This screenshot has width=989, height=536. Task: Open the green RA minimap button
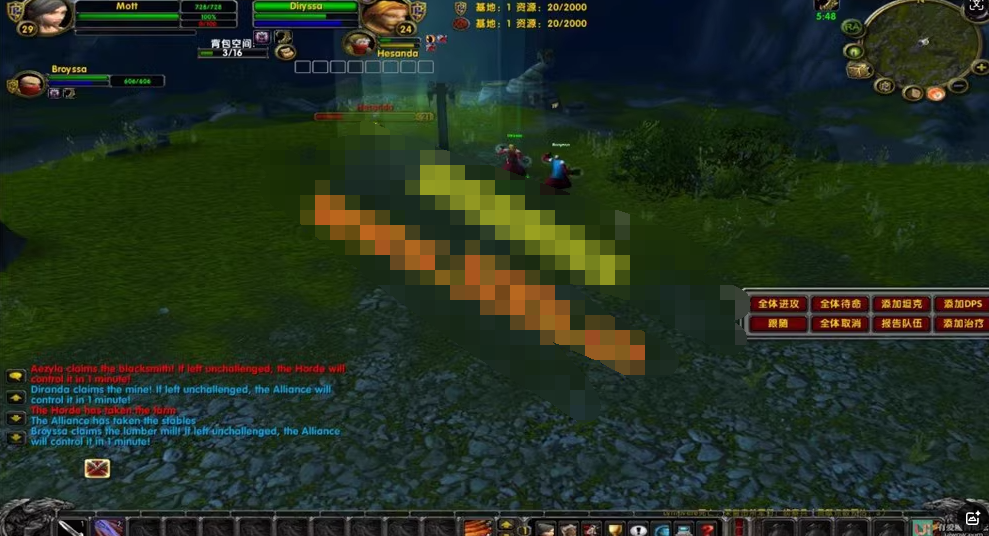852,28
